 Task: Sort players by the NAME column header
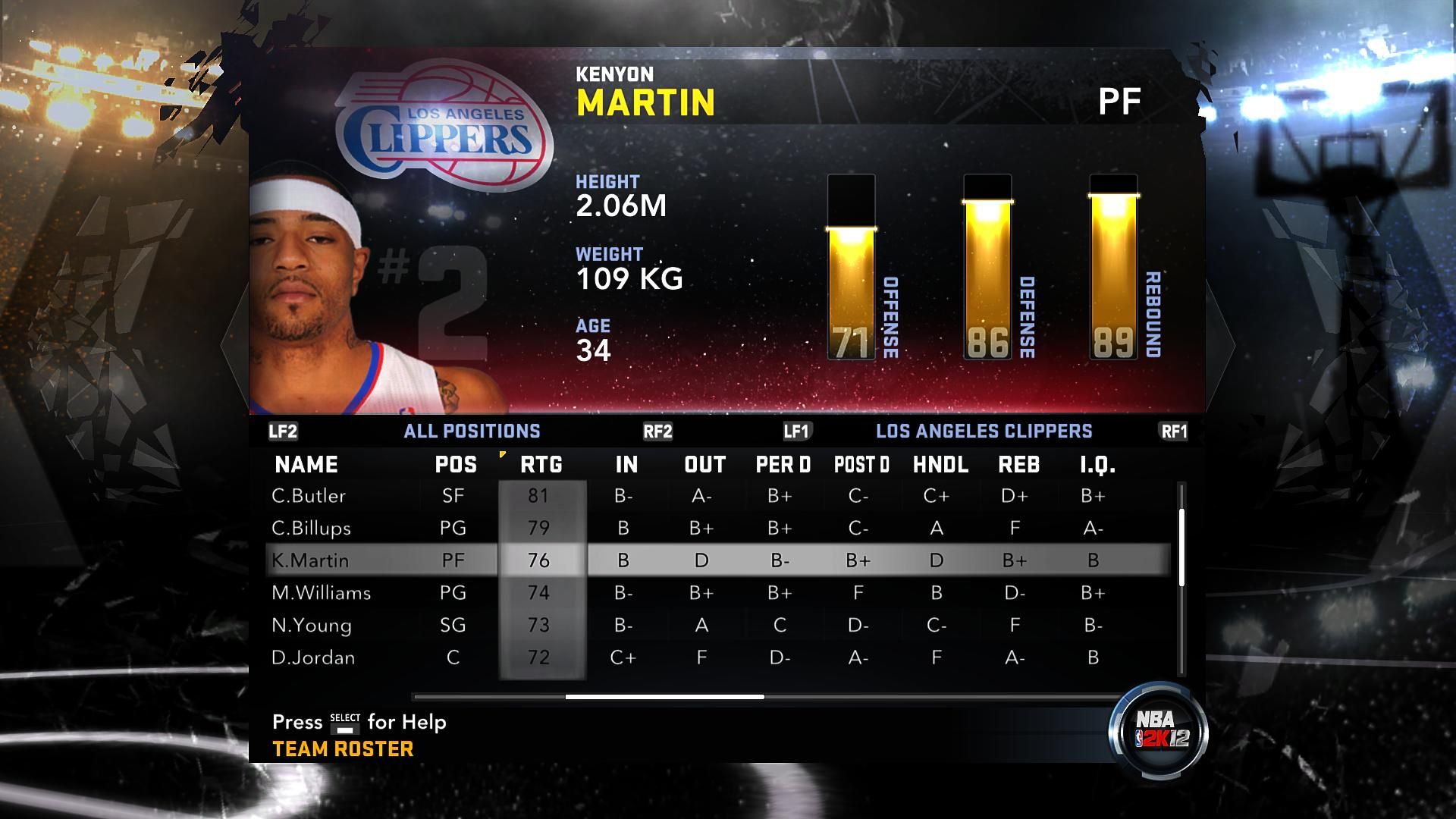(306, 465)
